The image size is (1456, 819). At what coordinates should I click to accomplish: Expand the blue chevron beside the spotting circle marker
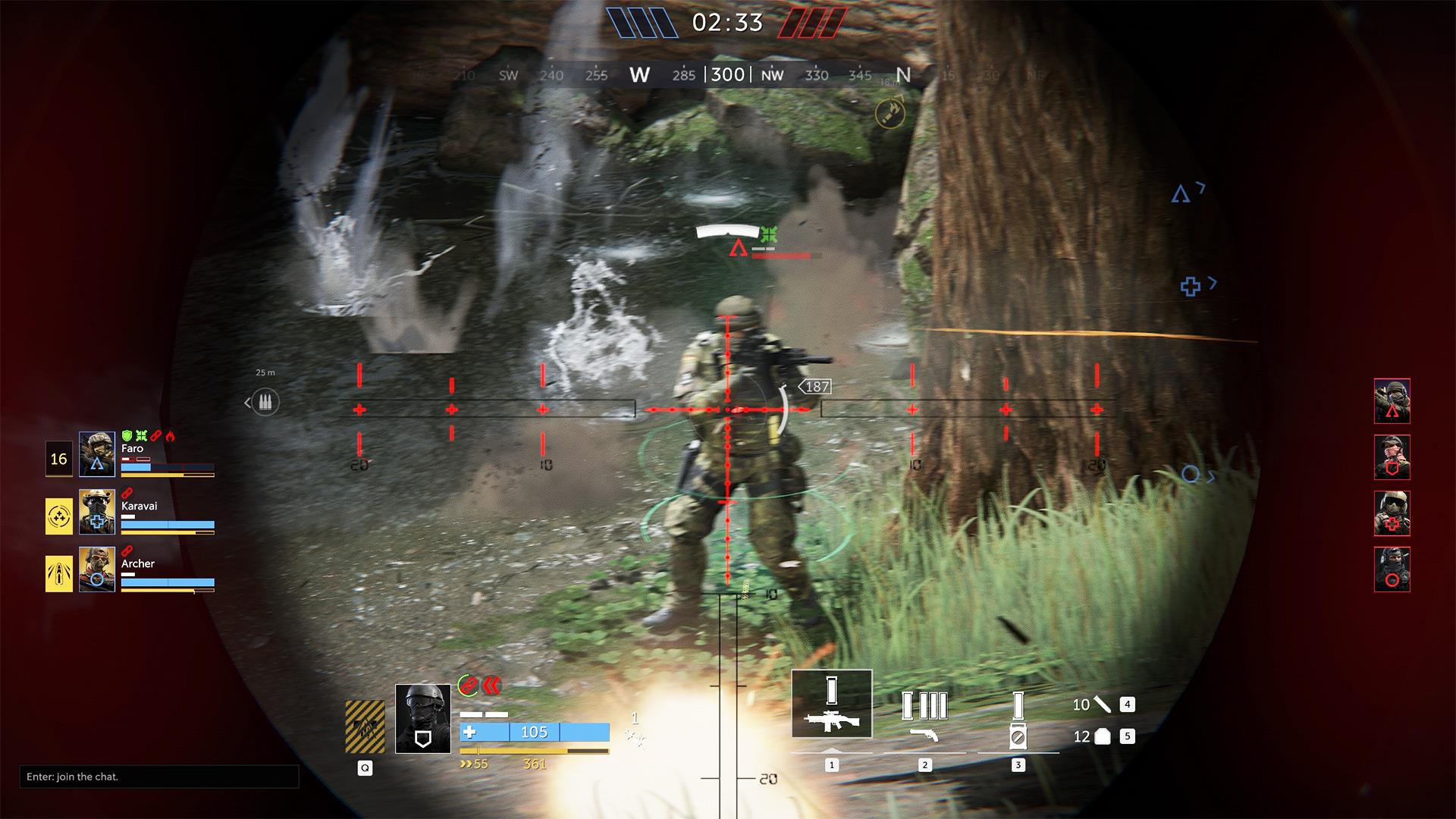click(1212, 478)
